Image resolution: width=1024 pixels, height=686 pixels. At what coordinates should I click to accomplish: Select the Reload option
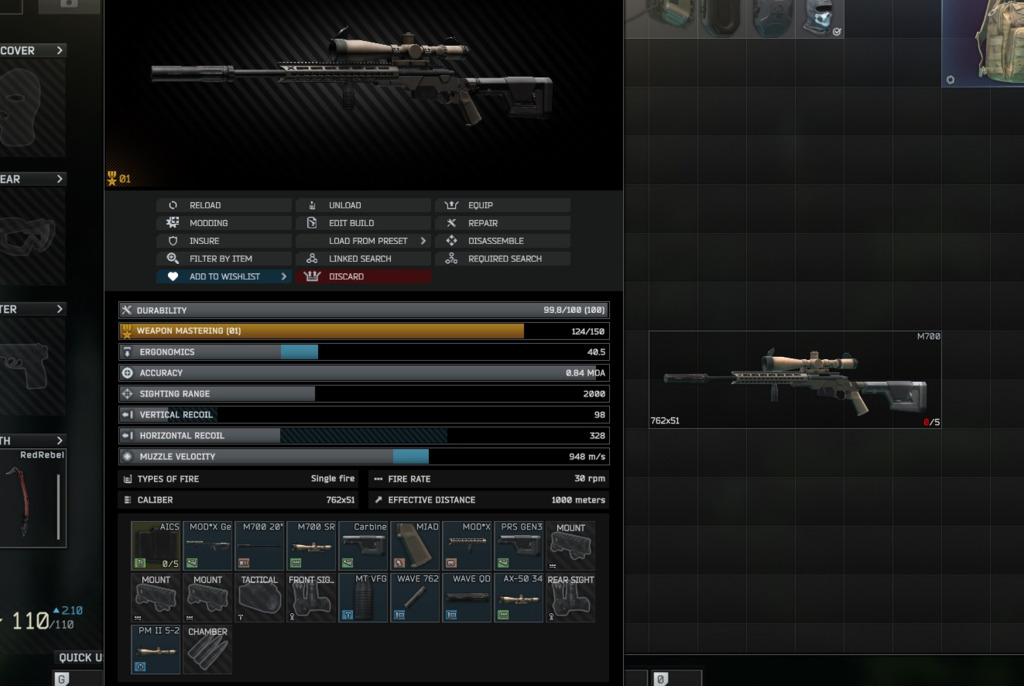224,206
